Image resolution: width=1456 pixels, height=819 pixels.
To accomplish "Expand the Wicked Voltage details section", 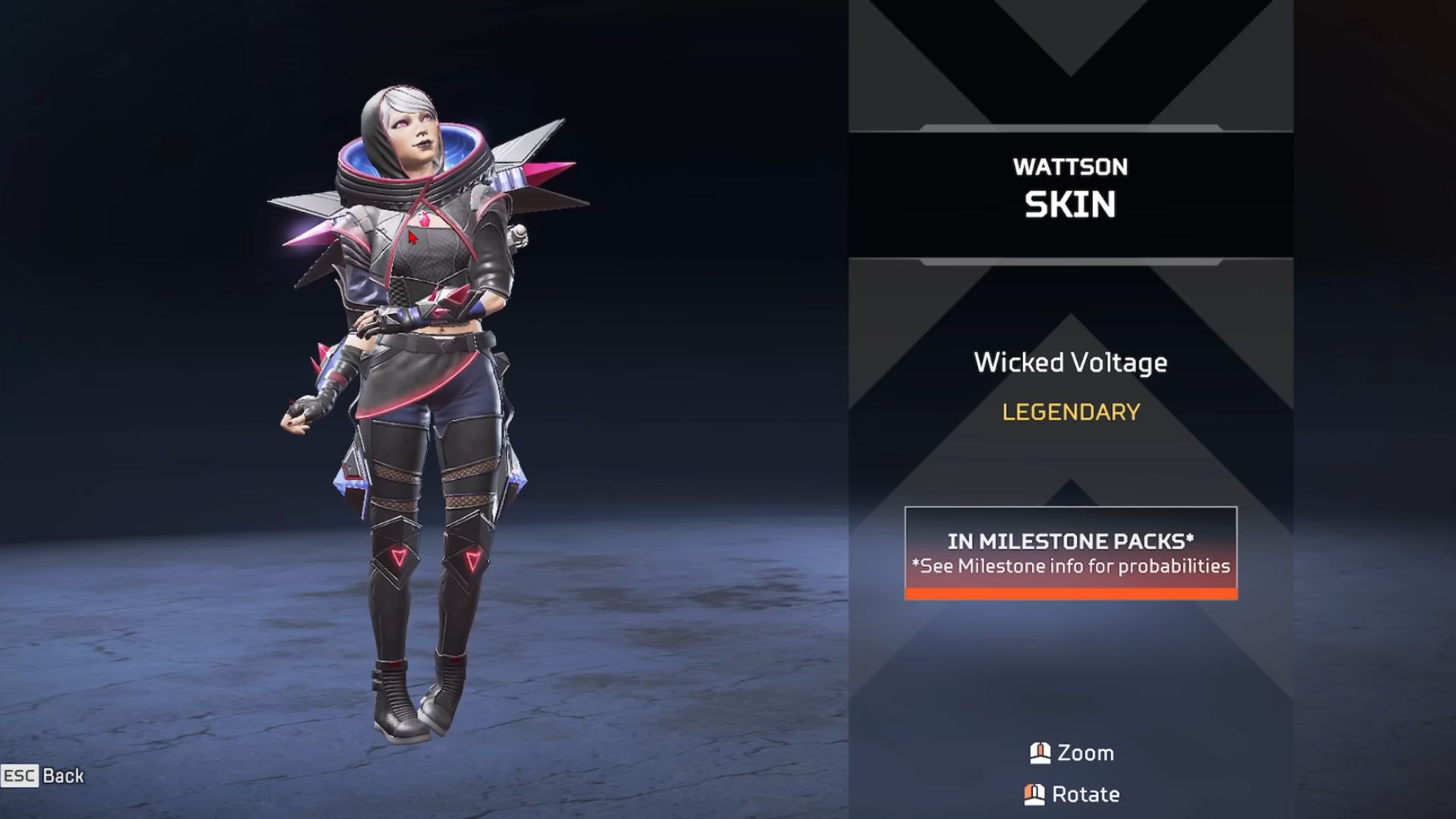I will pos(1071,362).
